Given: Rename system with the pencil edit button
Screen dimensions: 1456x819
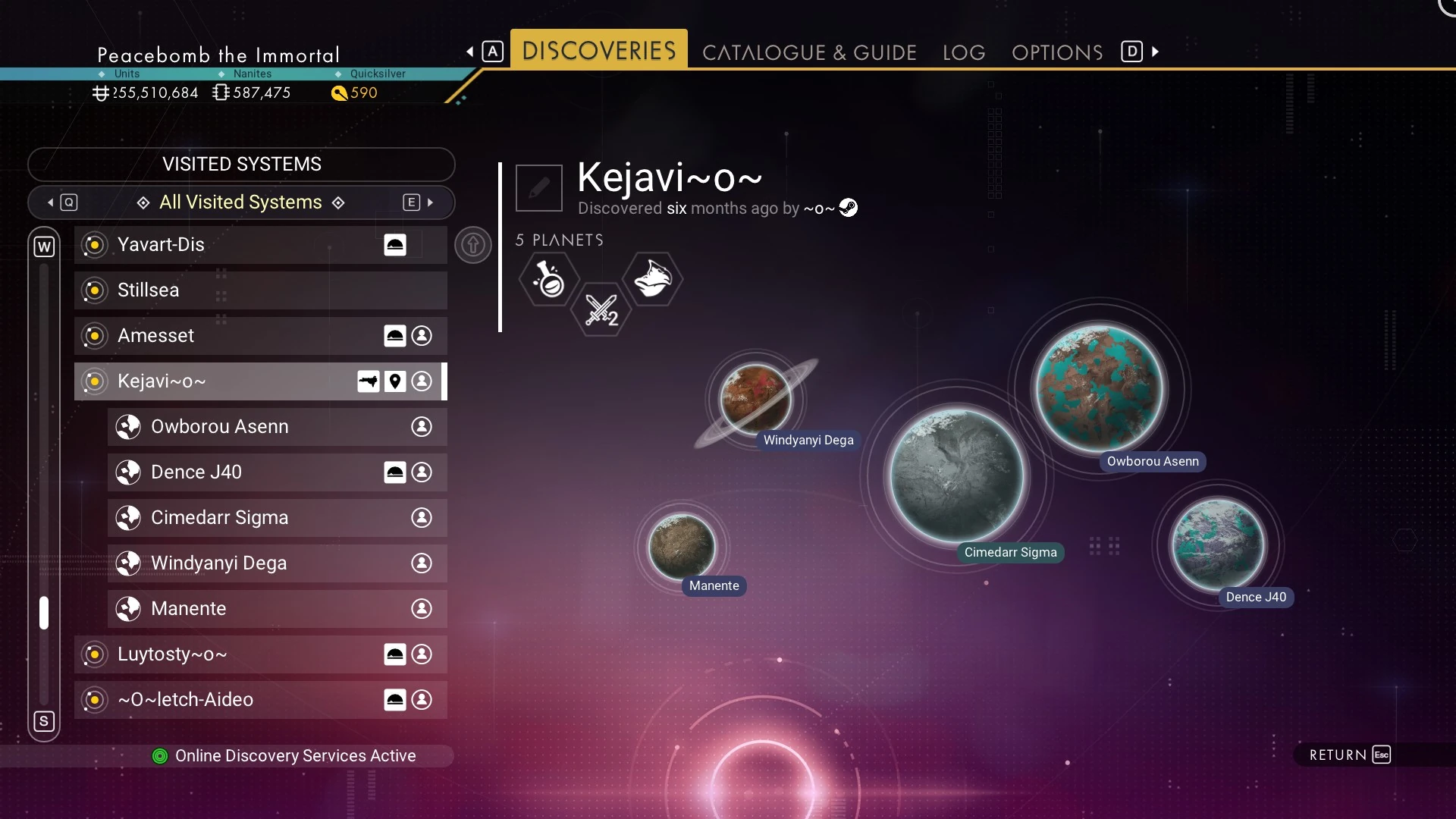Looking at the screenshot, I should click(x=539, y=187).
